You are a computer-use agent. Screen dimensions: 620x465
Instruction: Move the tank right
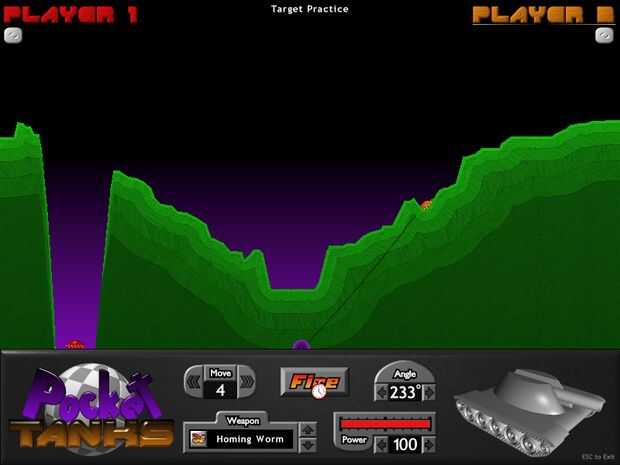tap(245, 381)
